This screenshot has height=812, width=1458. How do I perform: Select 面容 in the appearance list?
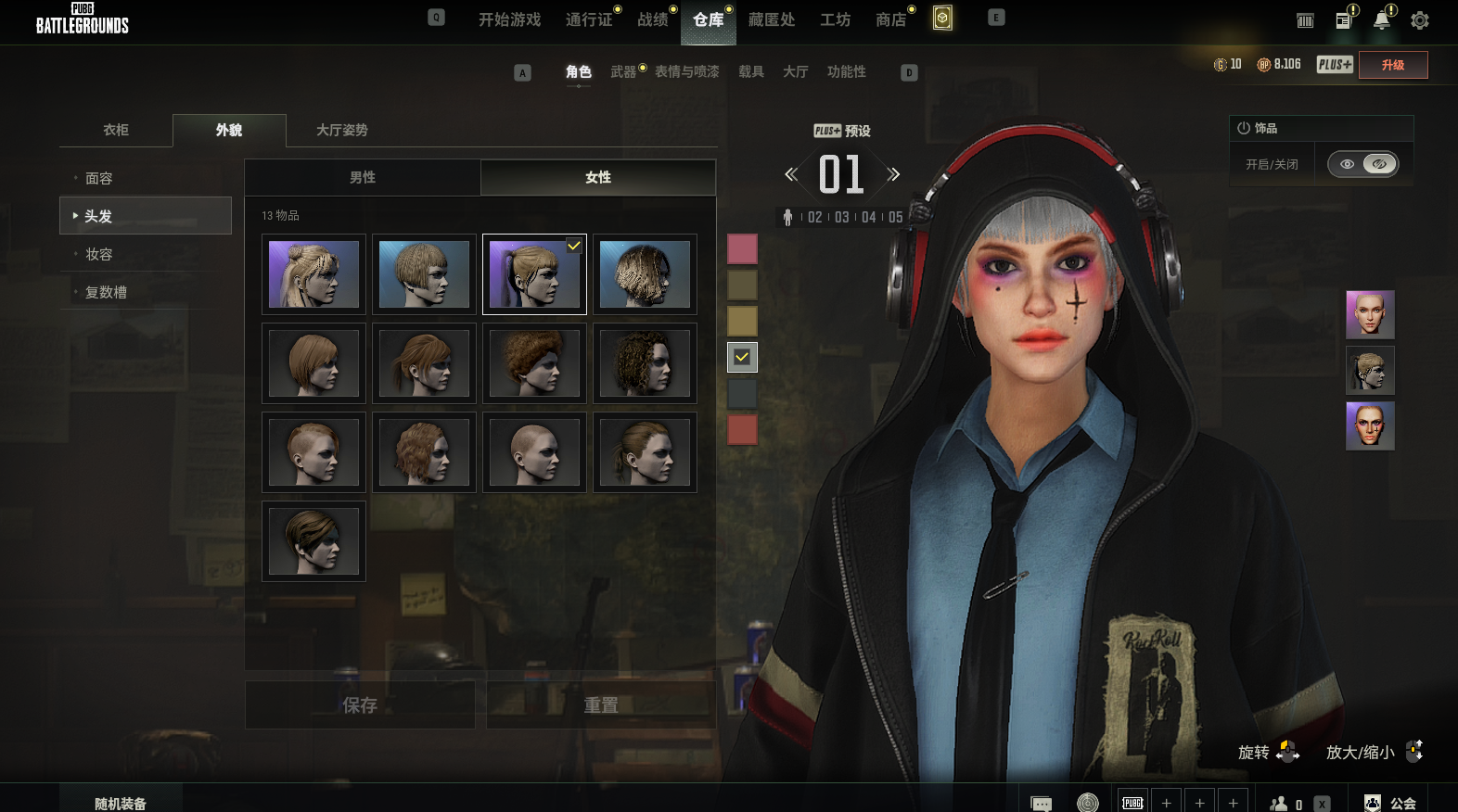coord(99,178)
